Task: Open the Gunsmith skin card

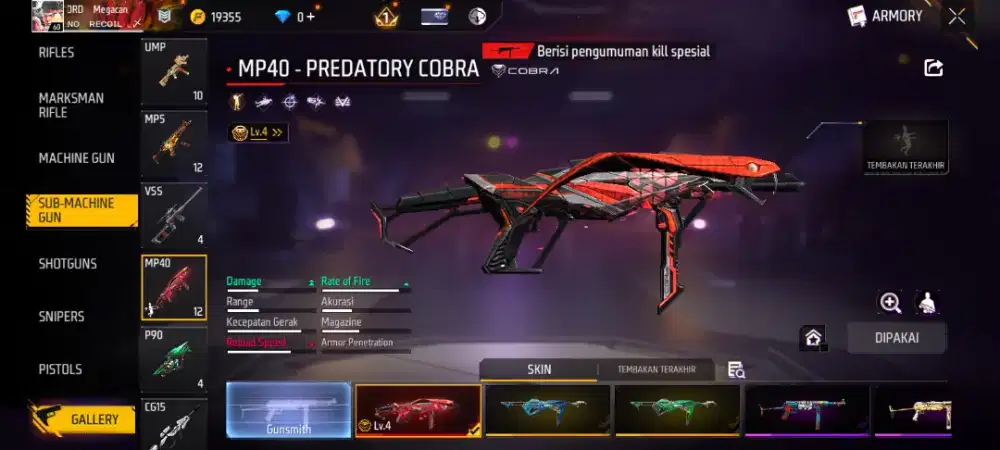Action: click(x=288, y=410)
